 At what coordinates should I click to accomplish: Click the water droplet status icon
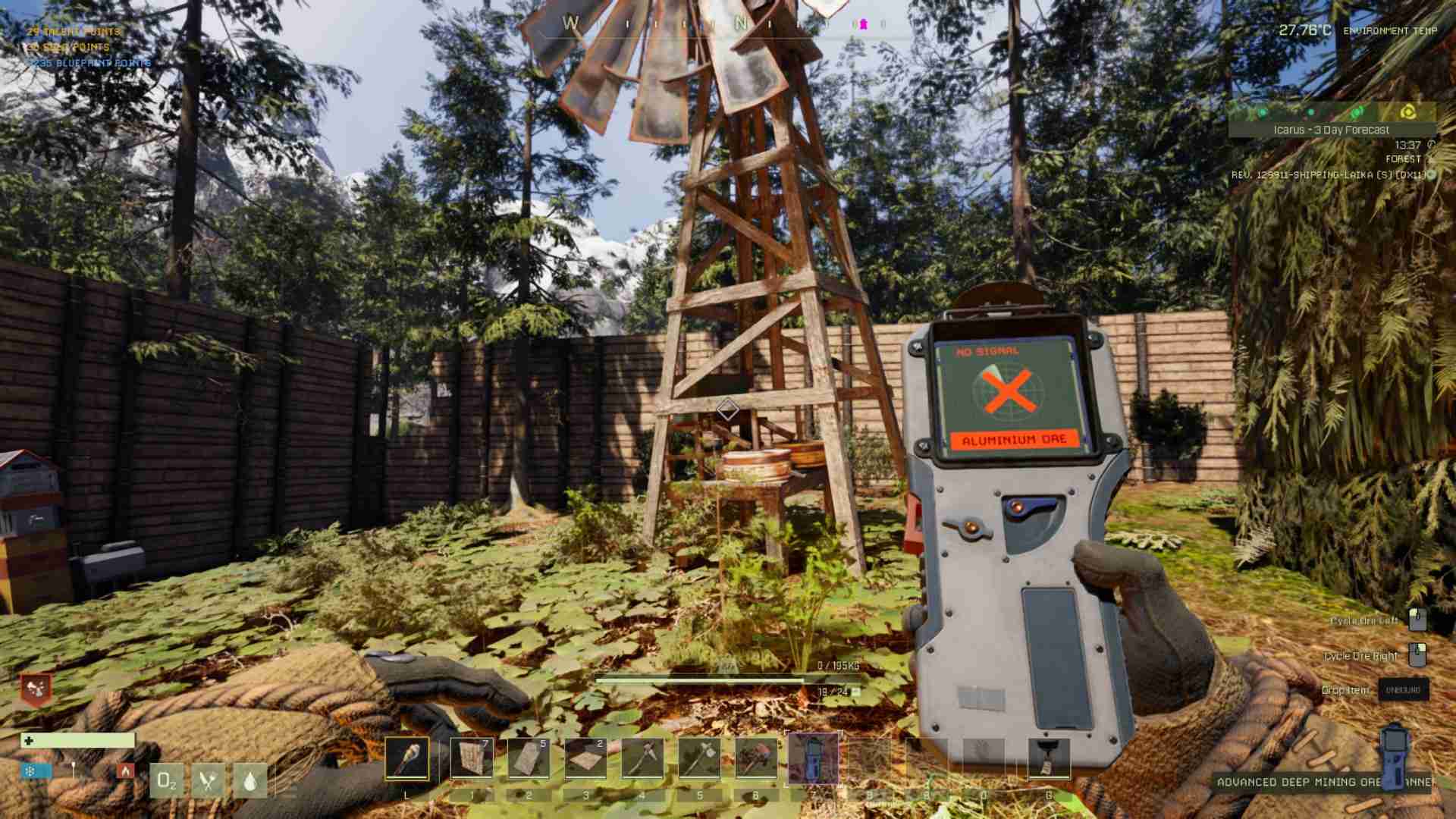tap(250, 780)
